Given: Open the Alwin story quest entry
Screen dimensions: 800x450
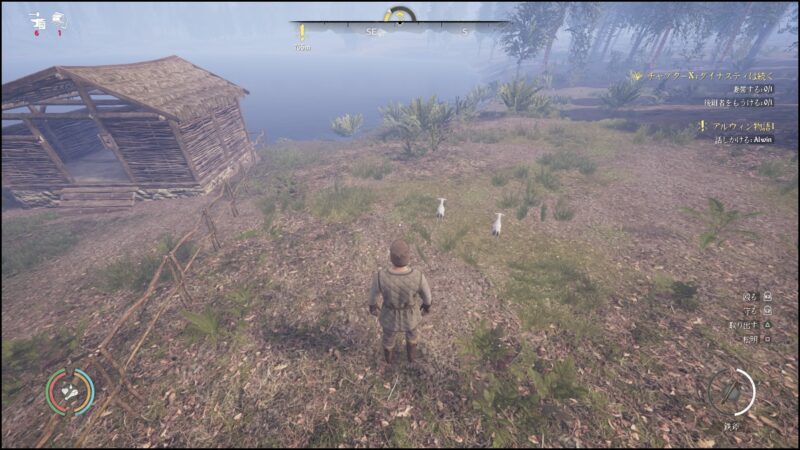Looking at the screenshot, I should (x=737, y=126).
